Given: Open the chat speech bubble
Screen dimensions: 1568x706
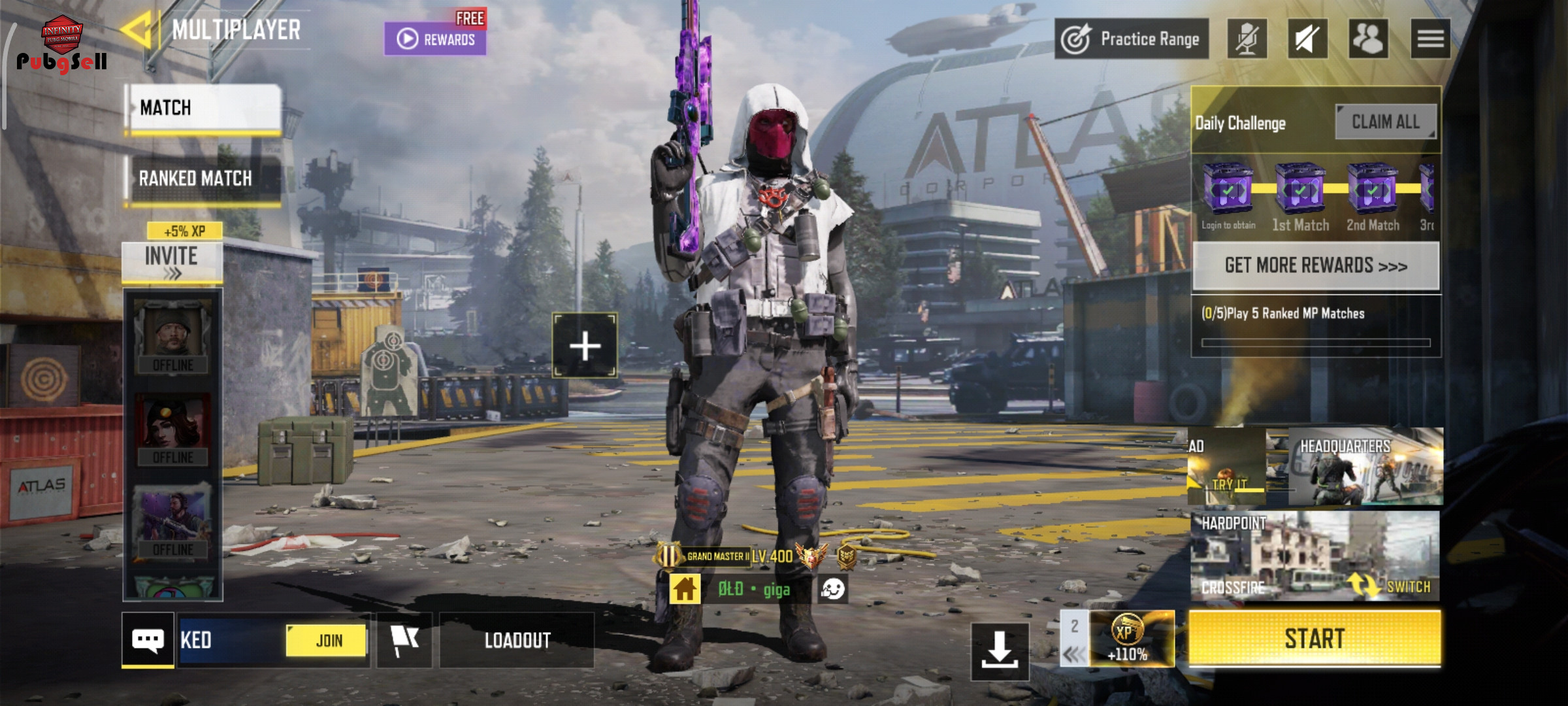Looking at the screenshot, I should coord(148,640).
